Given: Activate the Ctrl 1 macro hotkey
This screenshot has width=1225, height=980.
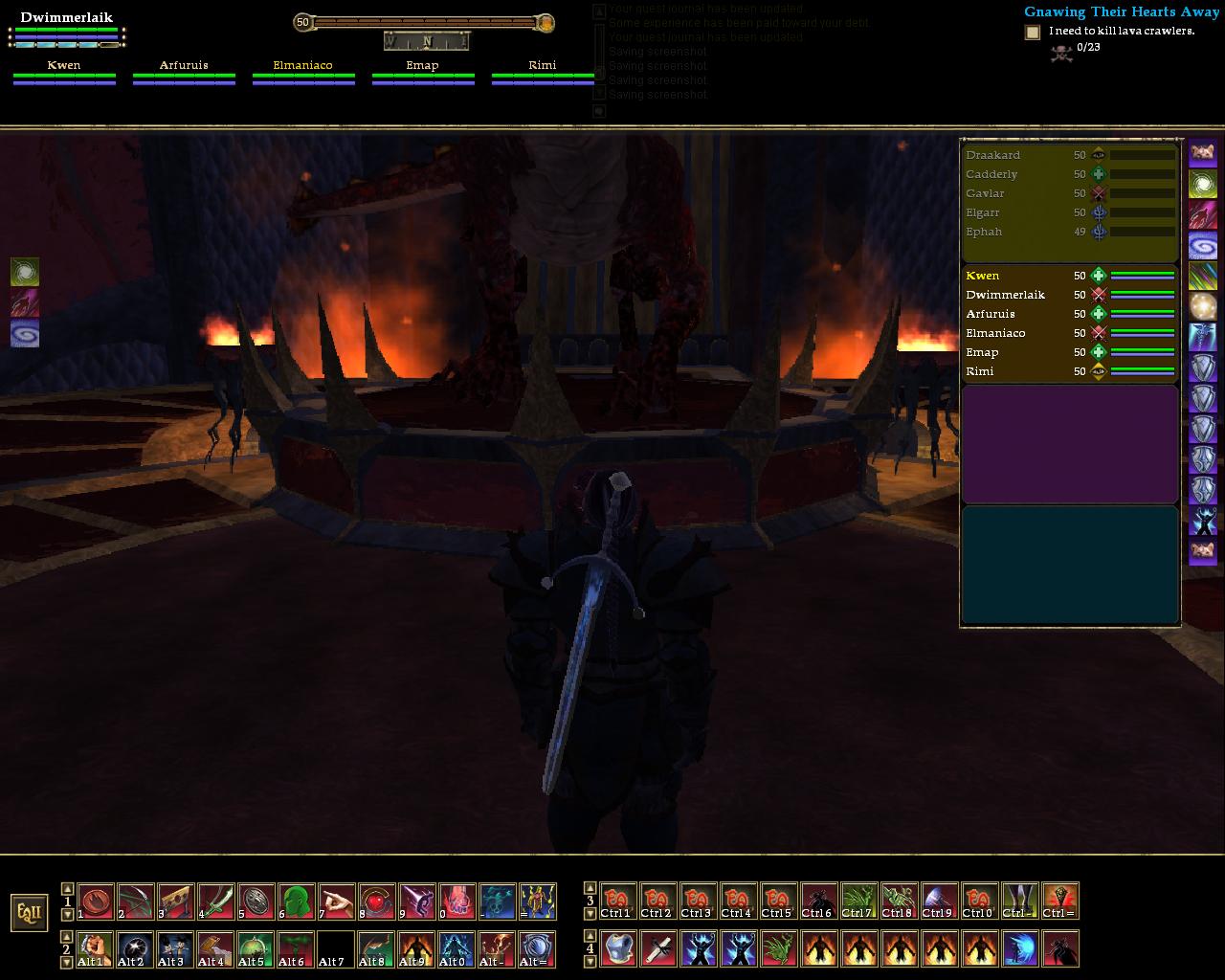Looking at the screenshot, I should [618, 902].
